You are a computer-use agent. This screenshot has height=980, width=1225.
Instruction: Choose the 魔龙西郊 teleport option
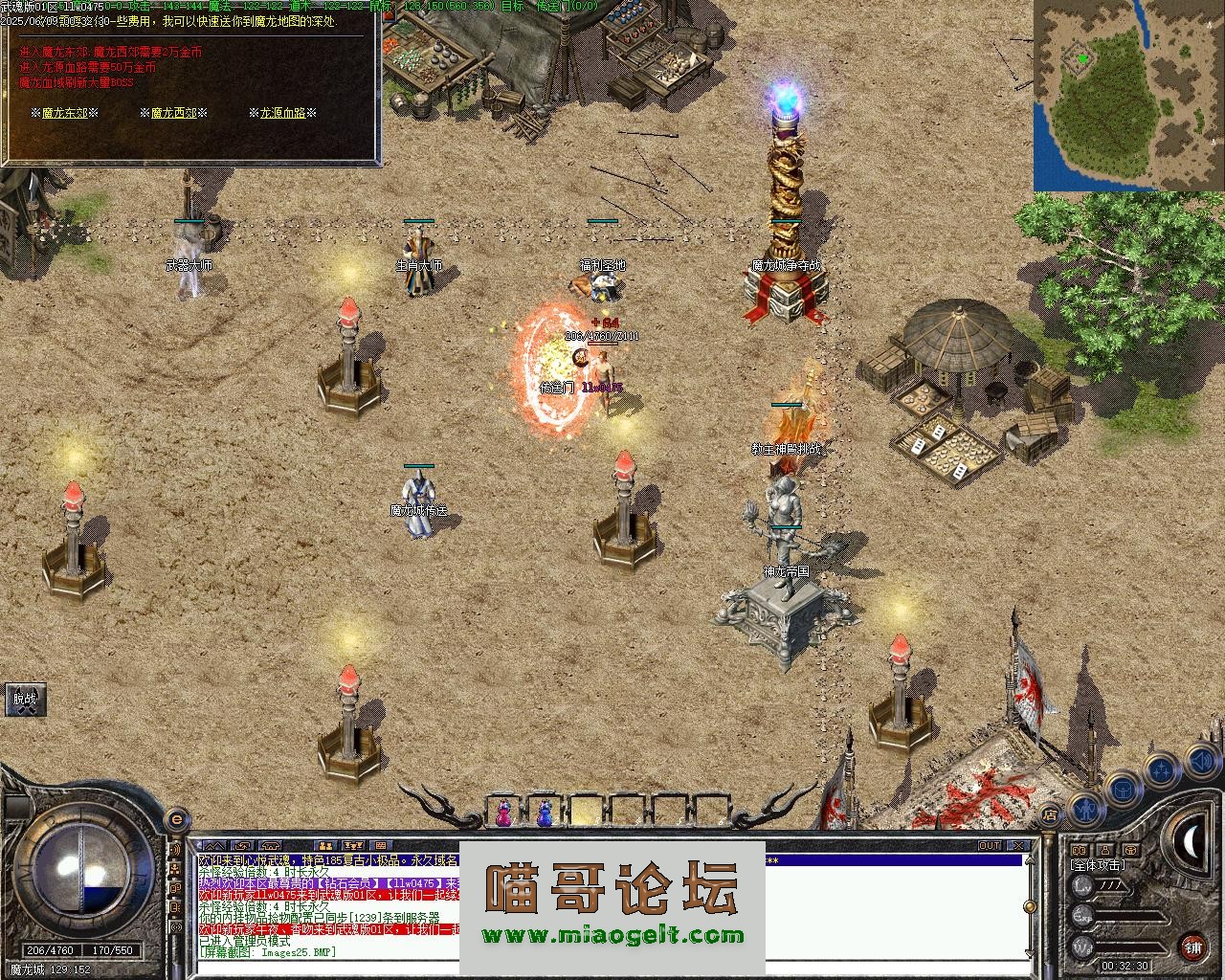click(x=173, y=113)
